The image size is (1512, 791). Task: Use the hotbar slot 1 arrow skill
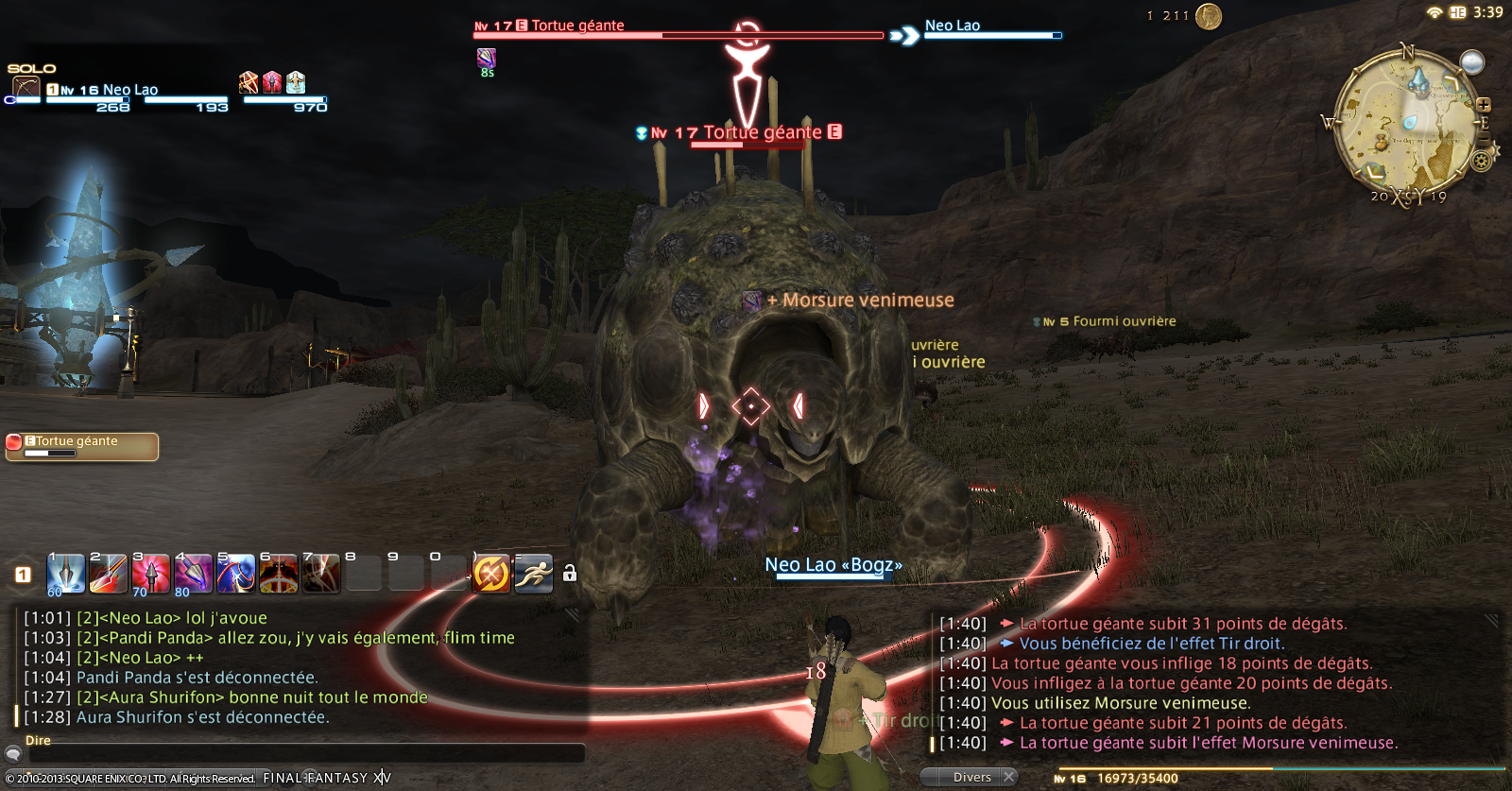click(65, 574)
